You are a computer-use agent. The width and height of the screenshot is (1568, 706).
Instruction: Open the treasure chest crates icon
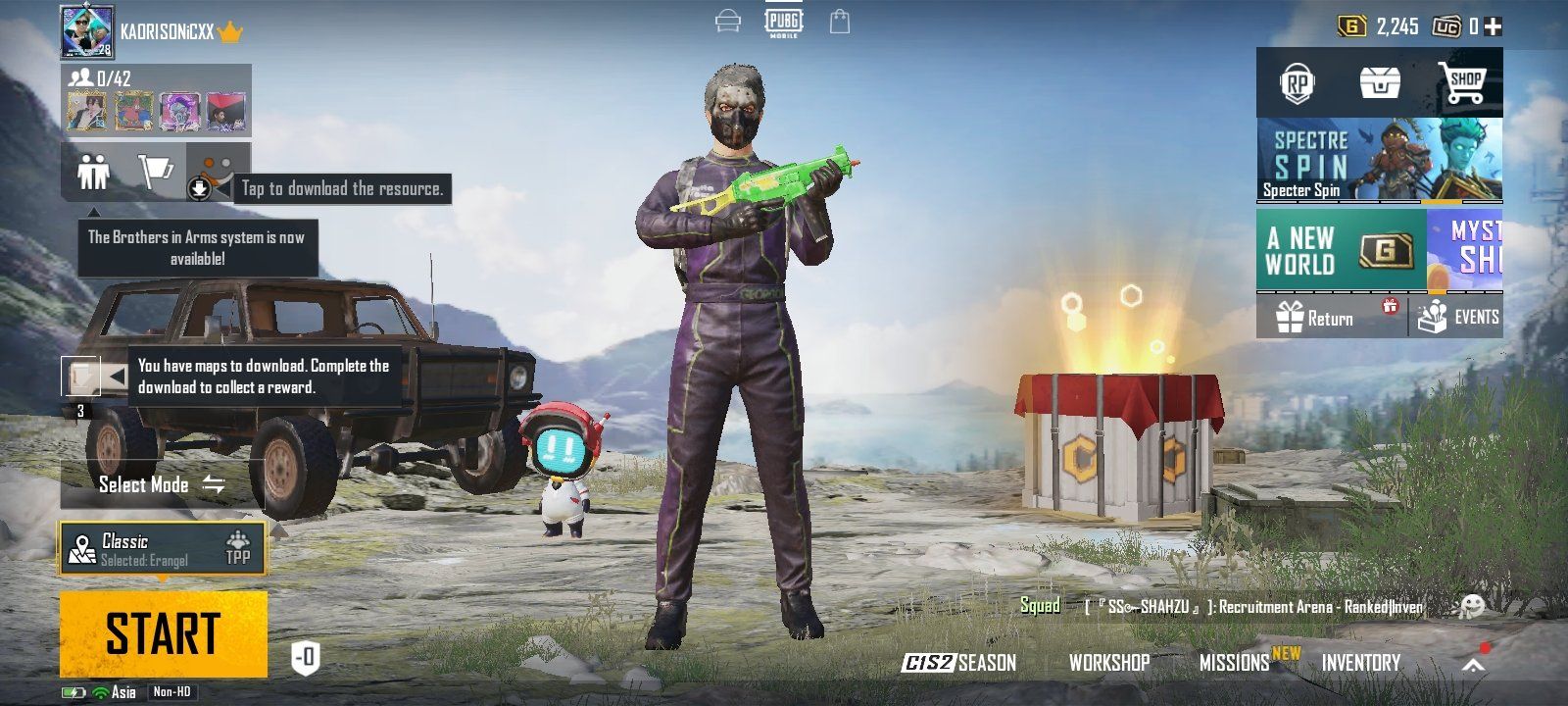point(1380,84)
